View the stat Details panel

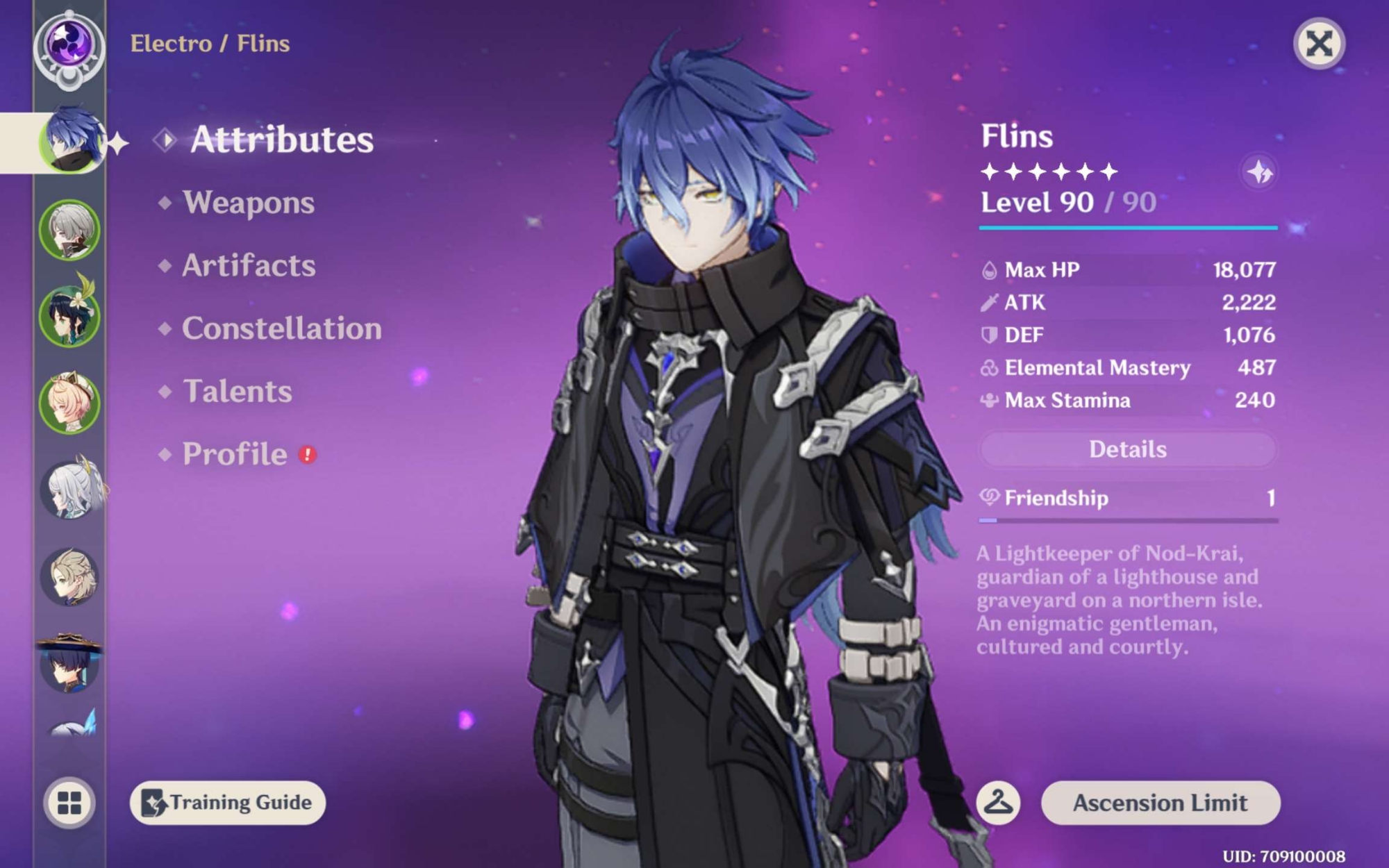coord(1127,449)
